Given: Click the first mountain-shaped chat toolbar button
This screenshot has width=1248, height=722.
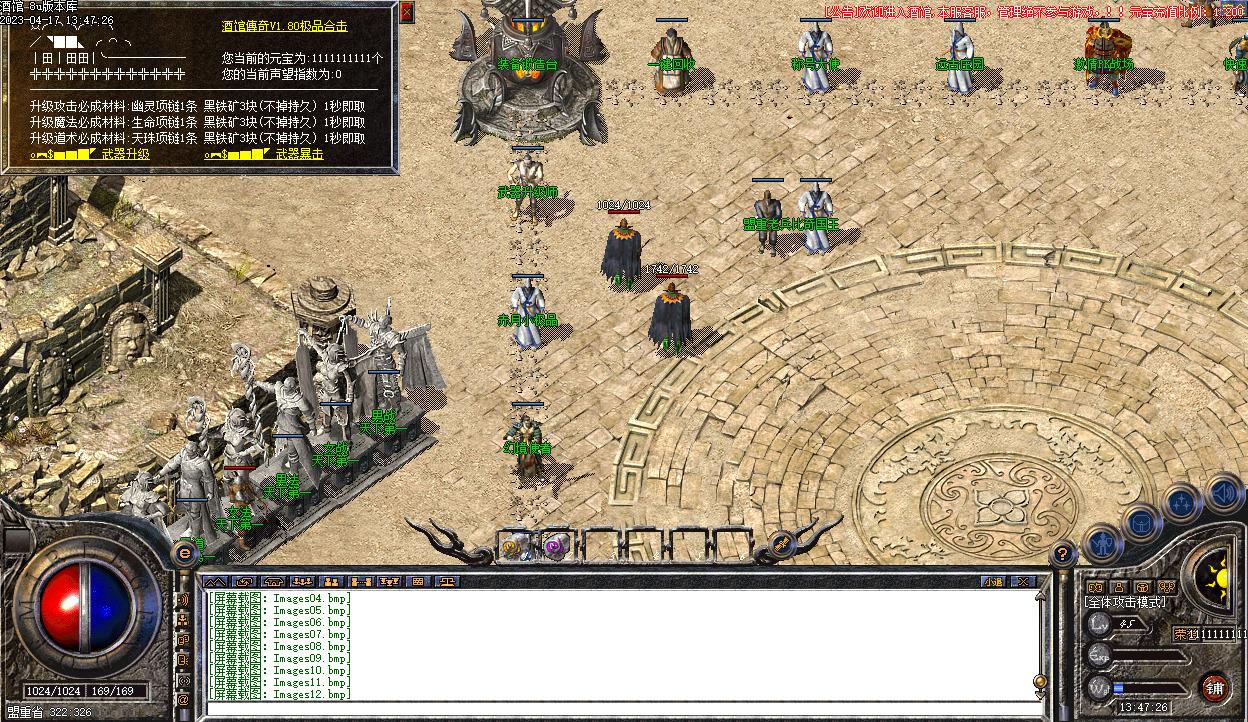Looking at the screenshot, I should 214,581.
